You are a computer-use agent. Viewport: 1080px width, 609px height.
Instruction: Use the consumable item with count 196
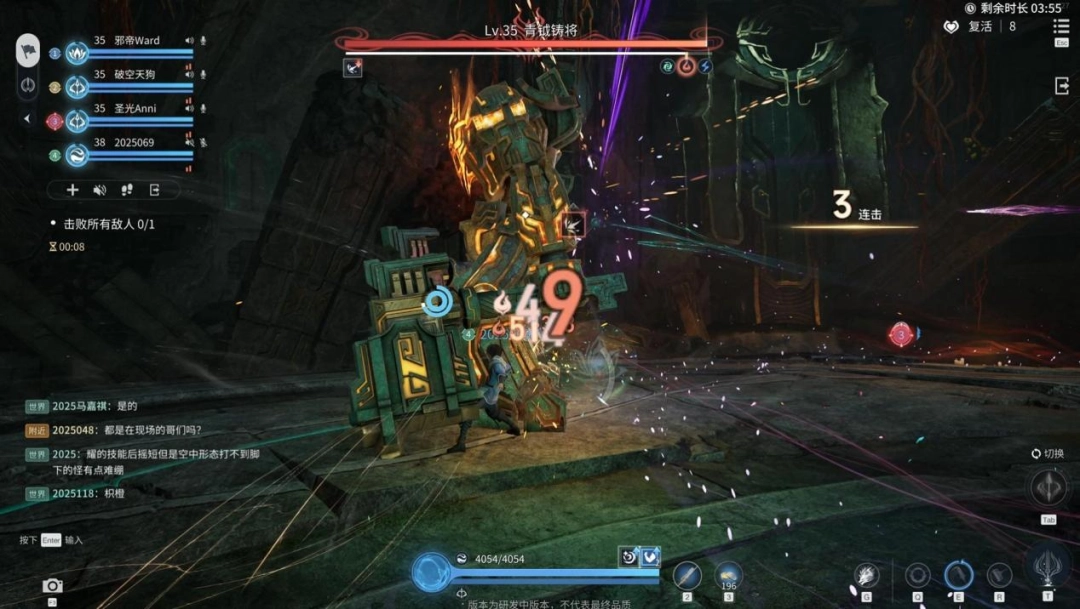pyautogui.click(x=728, y=575)
